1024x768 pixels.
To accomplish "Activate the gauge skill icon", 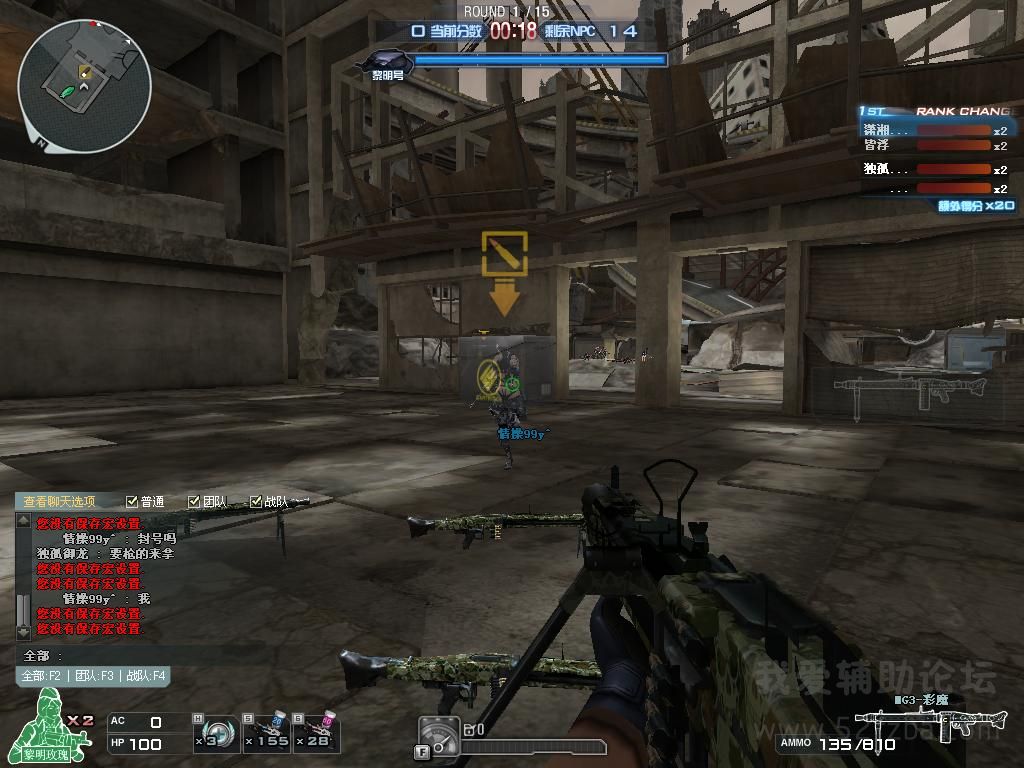I will click(x=439, y=734).
